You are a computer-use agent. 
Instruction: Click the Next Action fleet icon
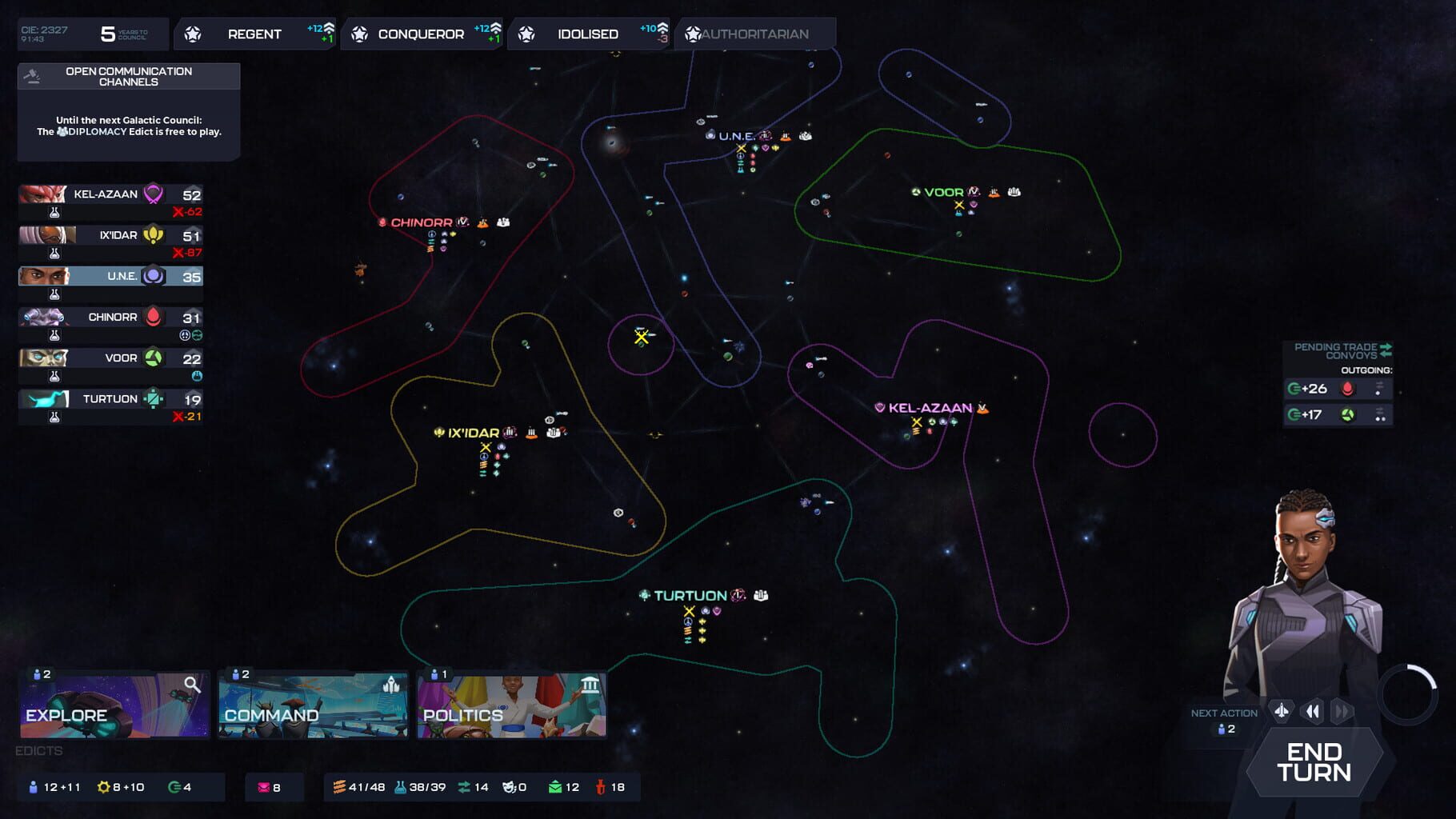click(x=1281, y=711)
